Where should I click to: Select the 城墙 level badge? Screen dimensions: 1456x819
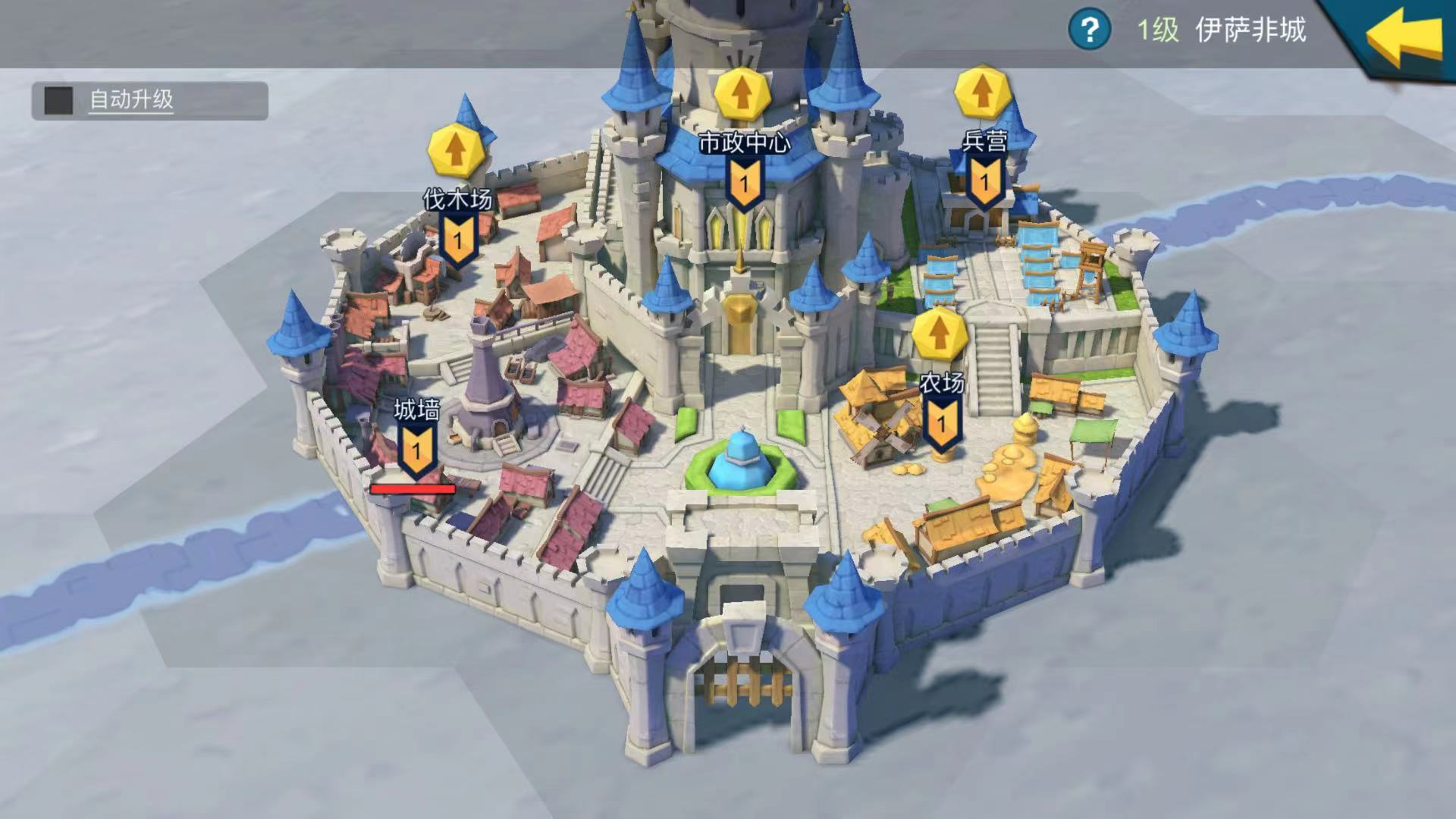pos(416,450)
